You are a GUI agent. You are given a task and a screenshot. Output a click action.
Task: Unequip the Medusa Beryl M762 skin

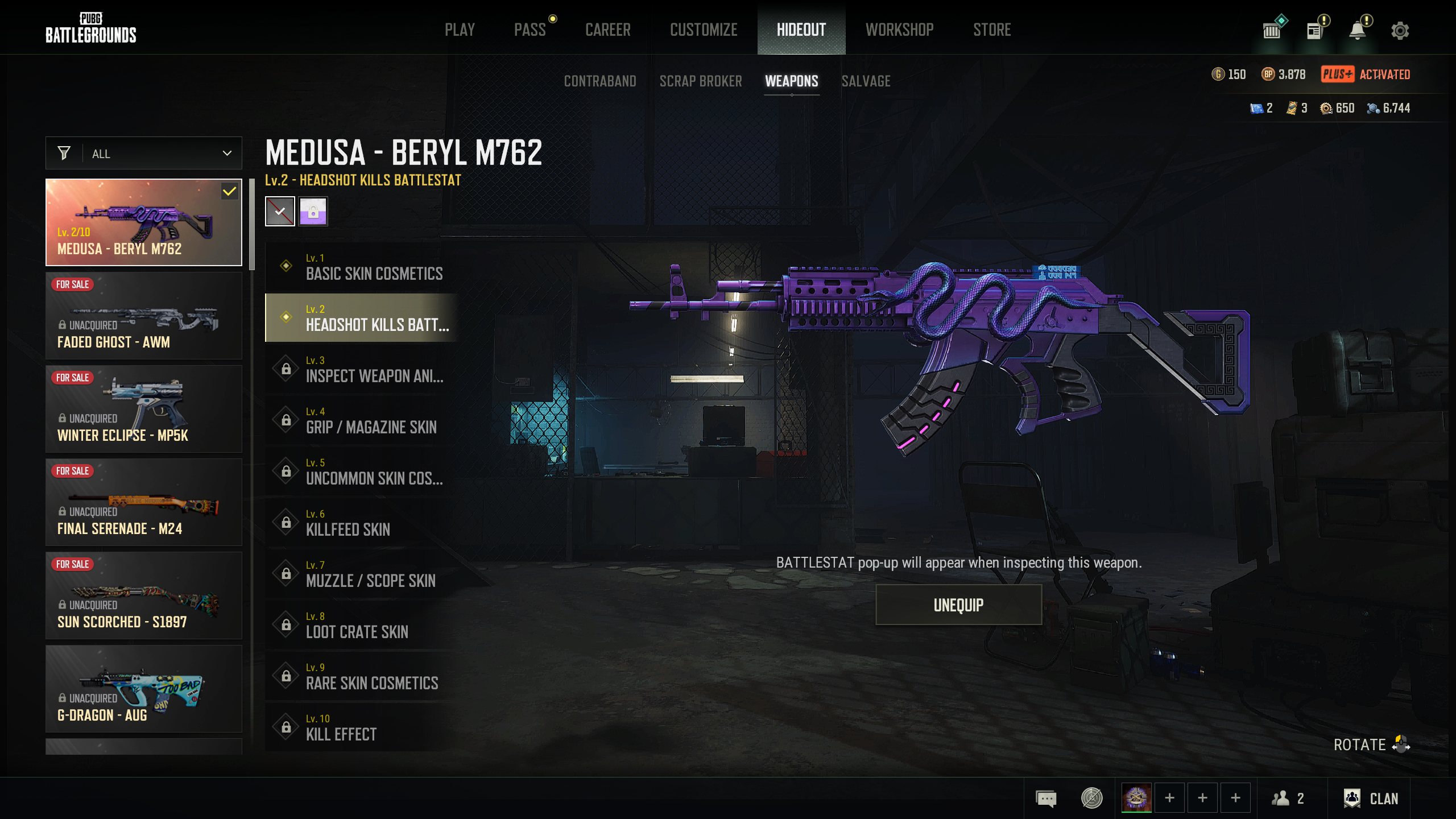coord(958,605)
